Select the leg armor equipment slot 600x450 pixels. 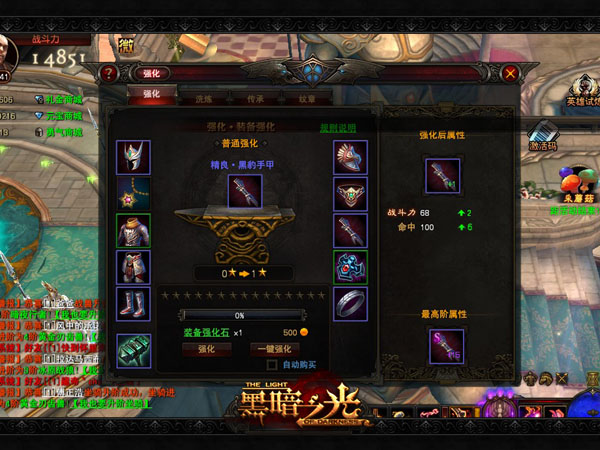(133, 267)
